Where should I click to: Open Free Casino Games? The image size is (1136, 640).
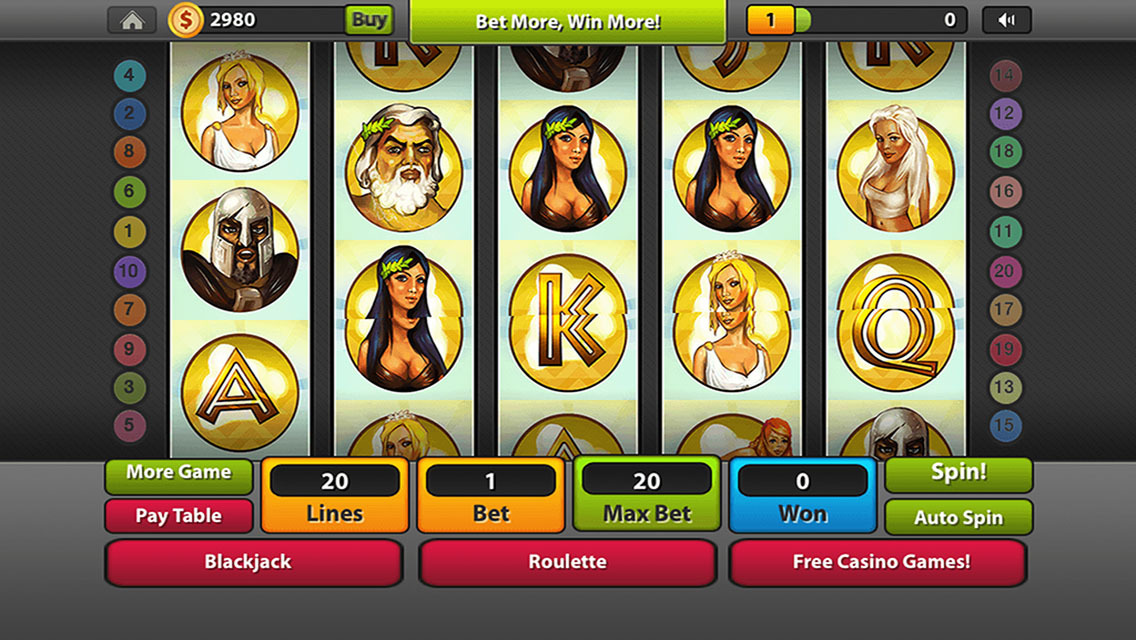[x=880, y=562]
